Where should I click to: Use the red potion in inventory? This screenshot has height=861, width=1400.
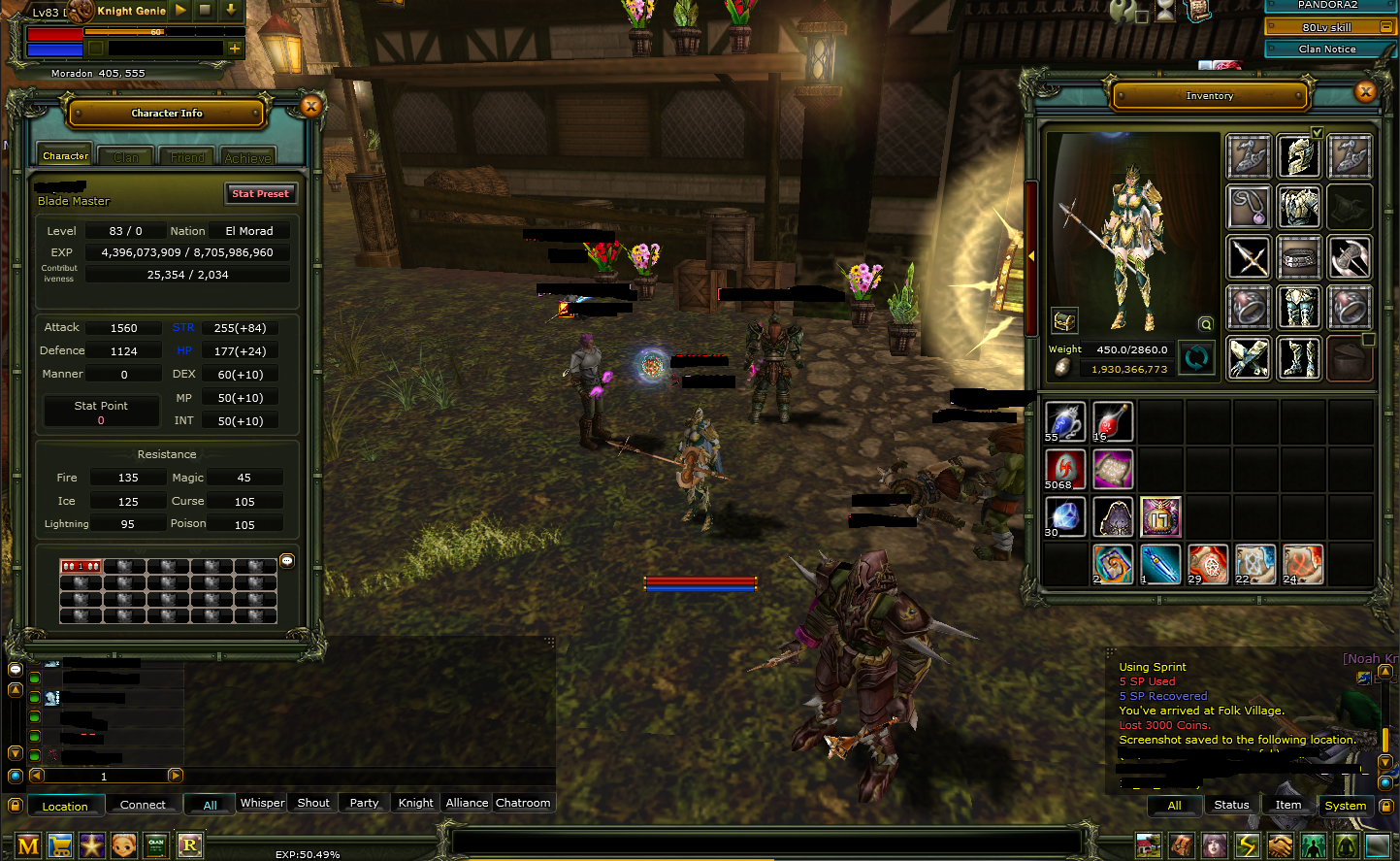(x=1112, y=421)
